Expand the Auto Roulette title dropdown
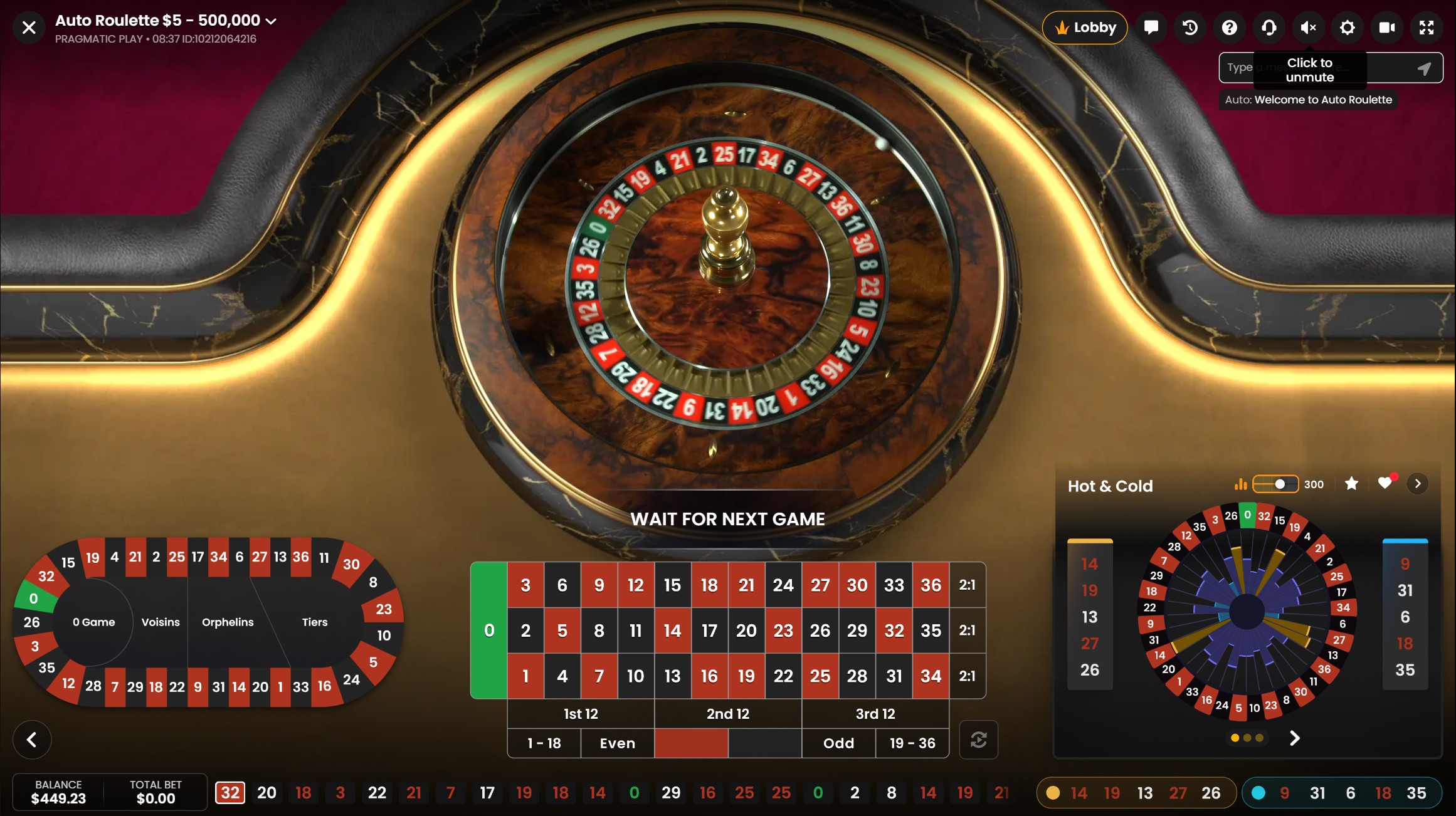 (x=272, y=20)
